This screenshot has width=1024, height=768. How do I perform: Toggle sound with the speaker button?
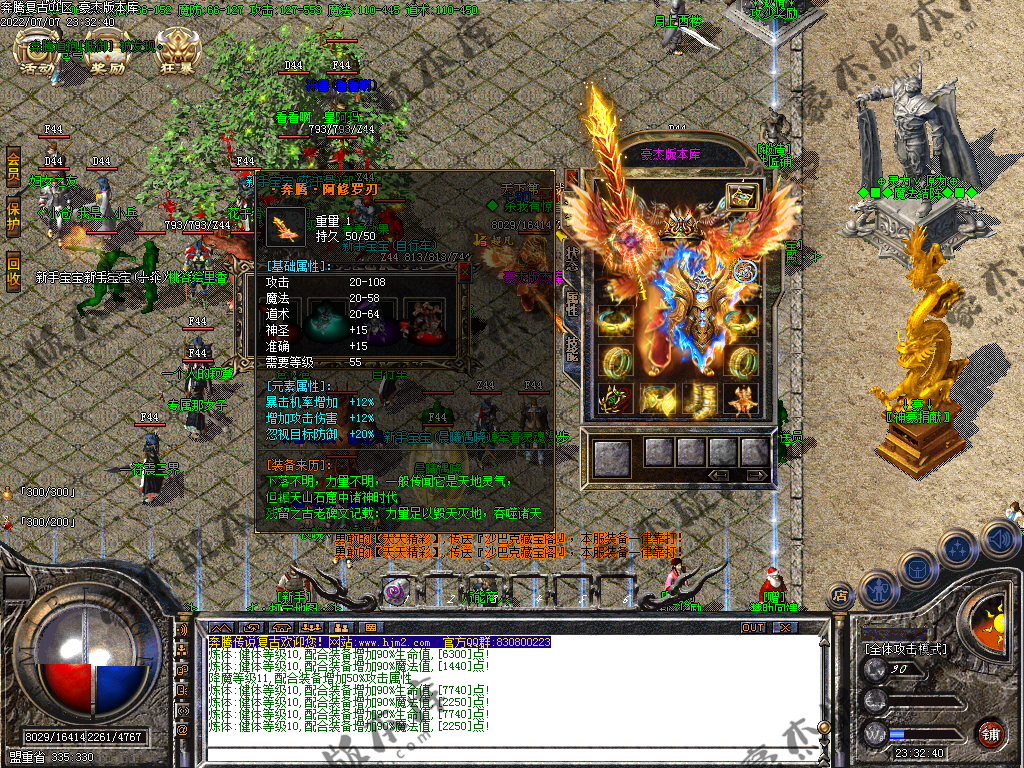(x=999, y=540)
